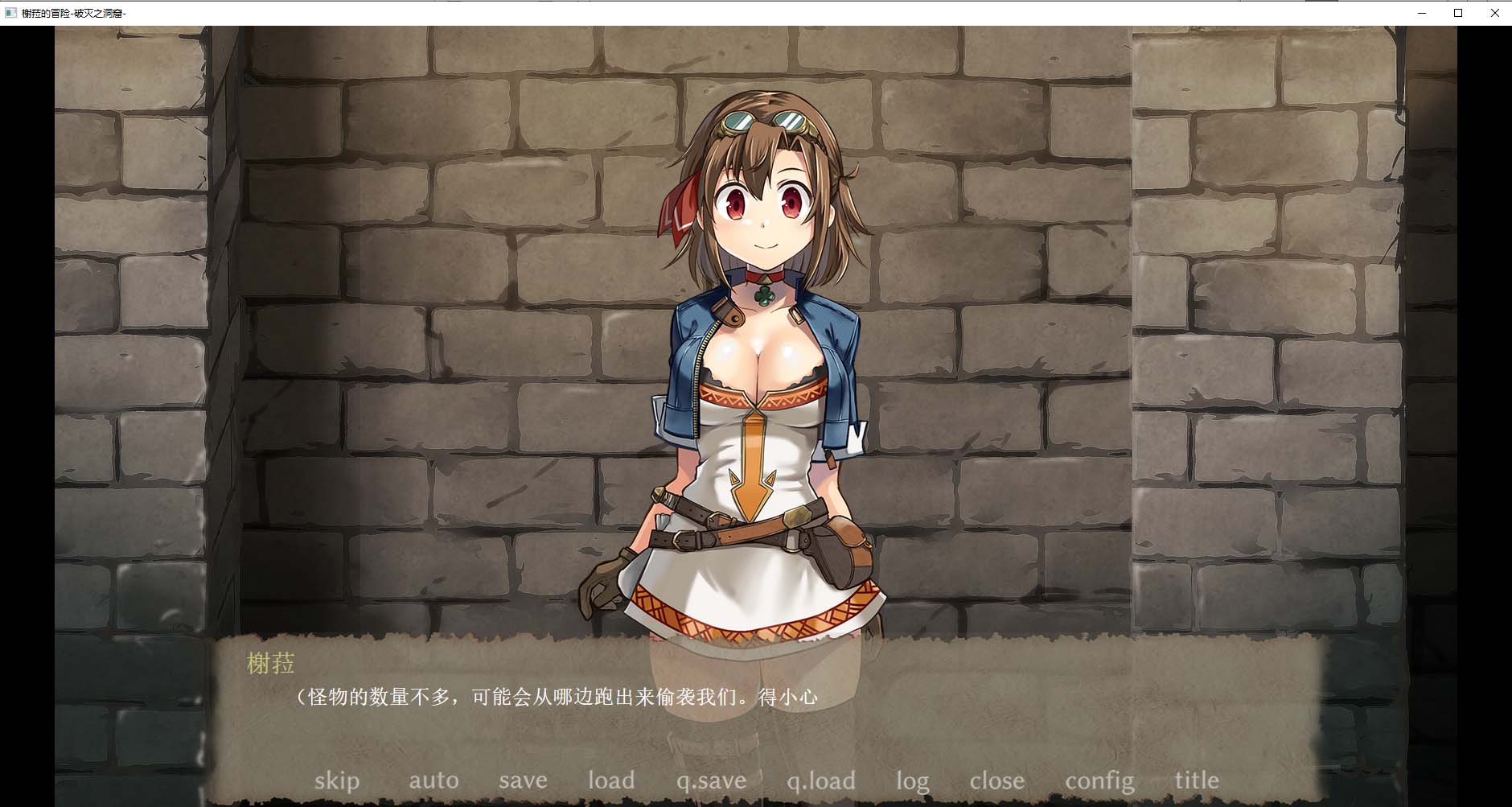Enable skip mode

338,779
